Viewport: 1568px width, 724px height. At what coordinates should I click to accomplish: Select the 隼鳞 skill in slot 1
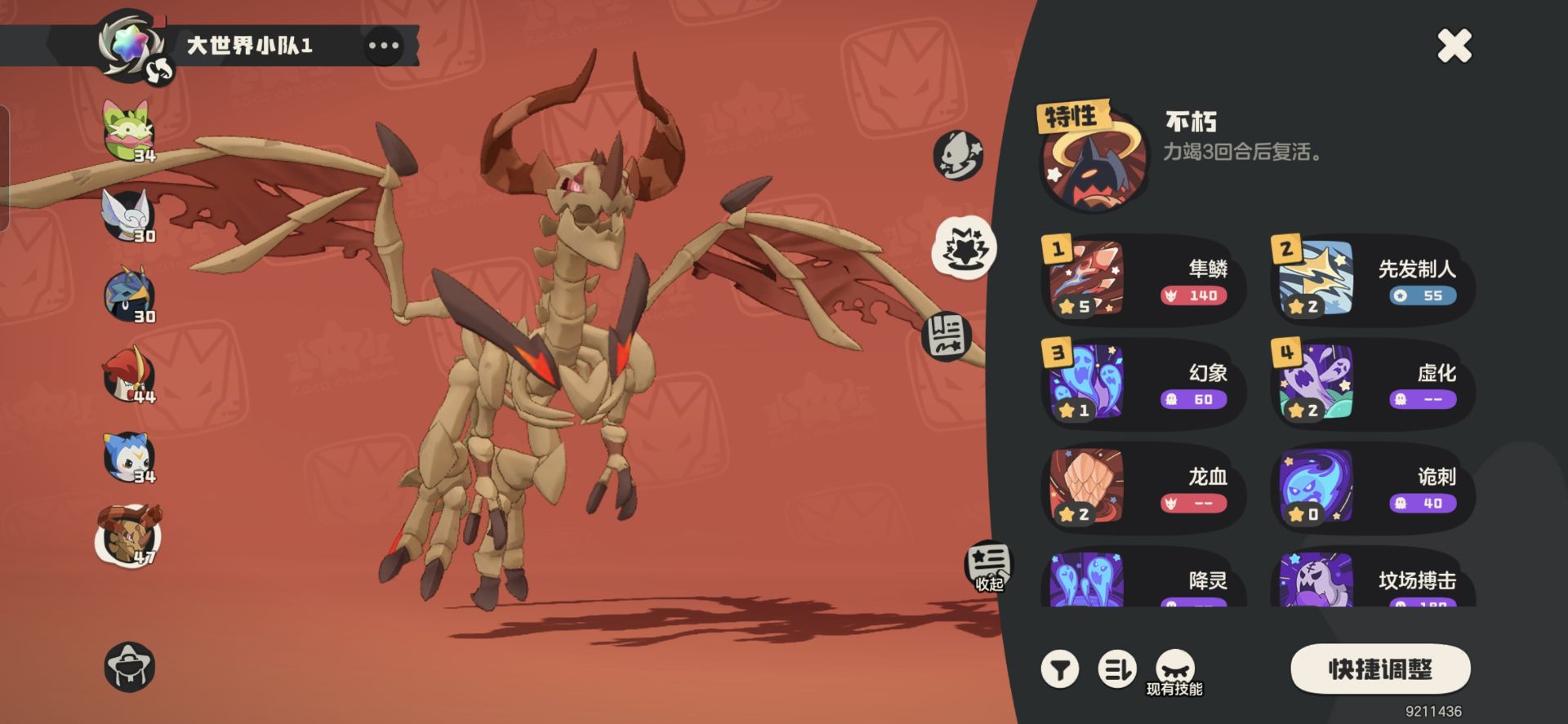tap(1143, 281)
